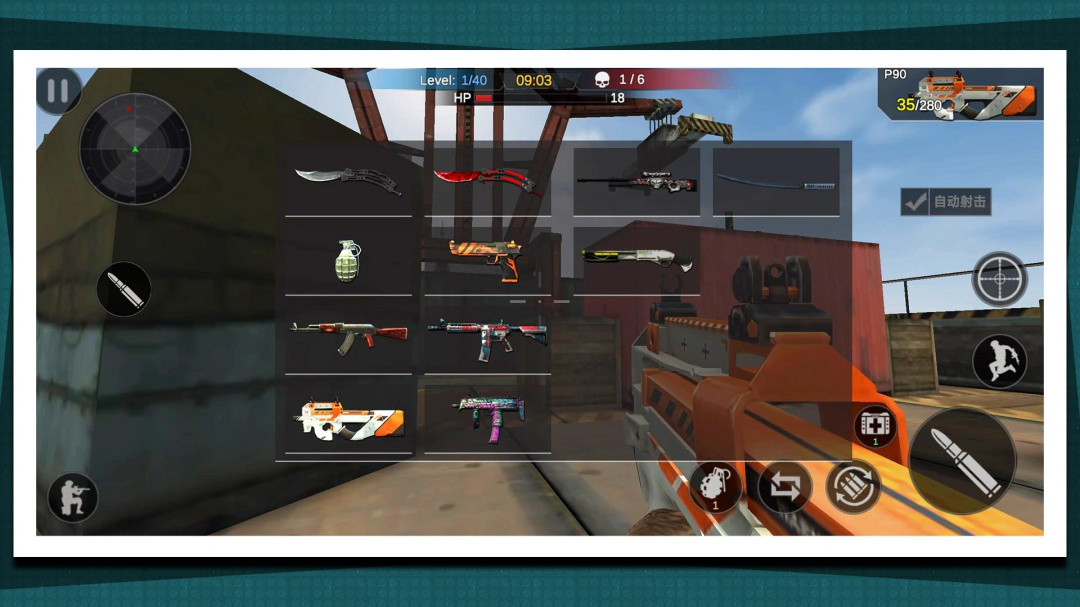Screen dimensions: 1080x607
Task: Use the medkit icon
Action: tap(875, 427)
